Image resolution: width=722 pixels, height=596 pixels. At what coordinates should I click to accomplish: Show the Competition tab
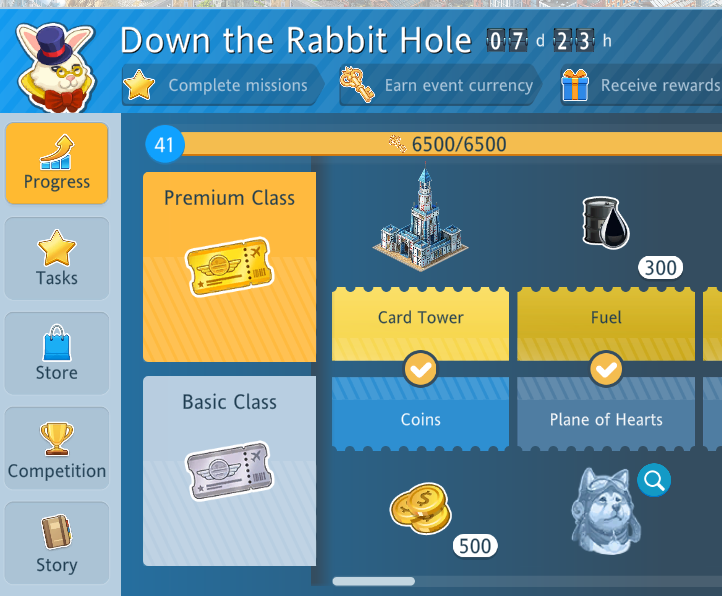pos(57,449)
